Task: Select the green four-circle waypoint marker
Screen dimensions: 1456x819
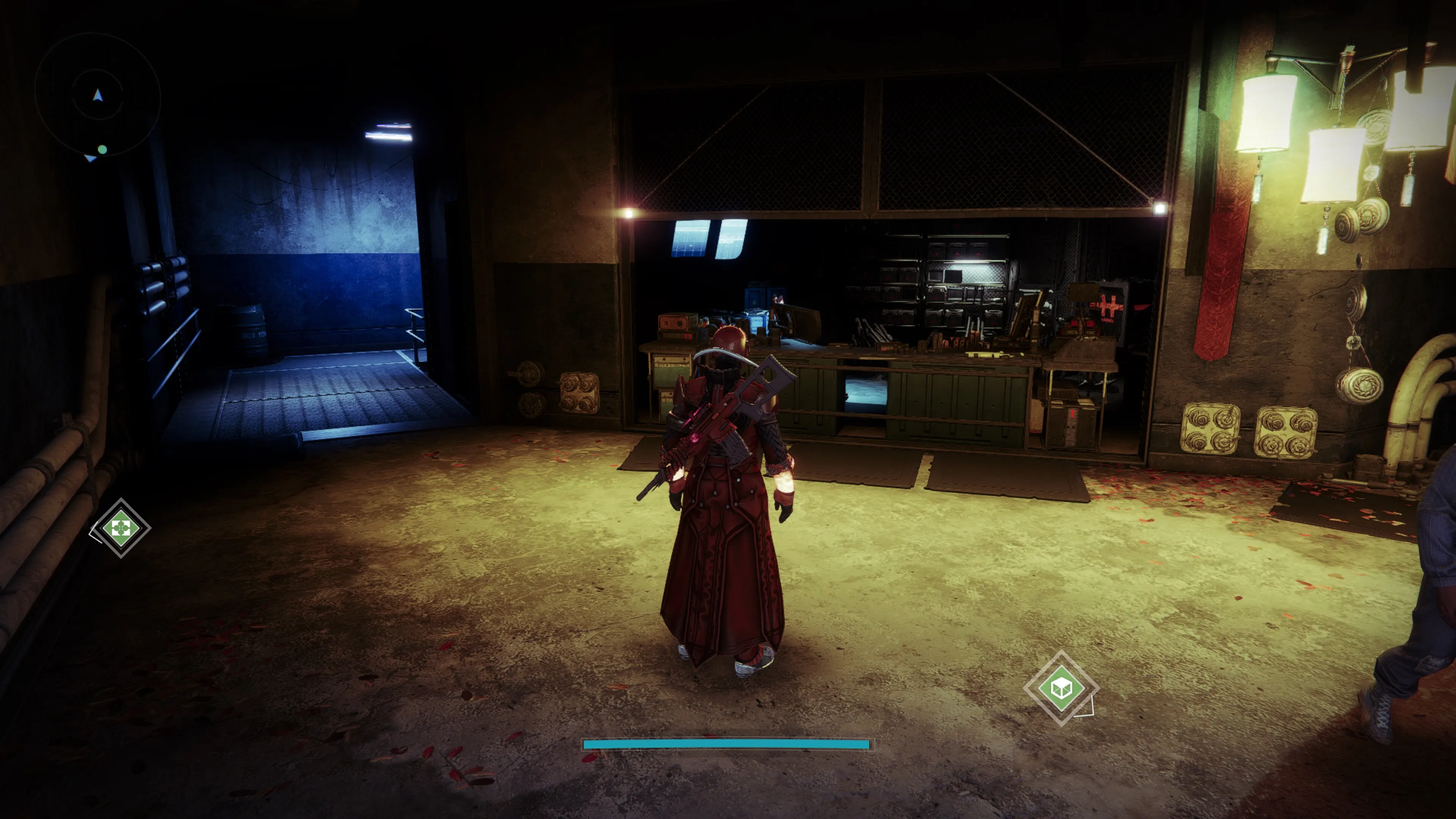Action: coord(121,528)
